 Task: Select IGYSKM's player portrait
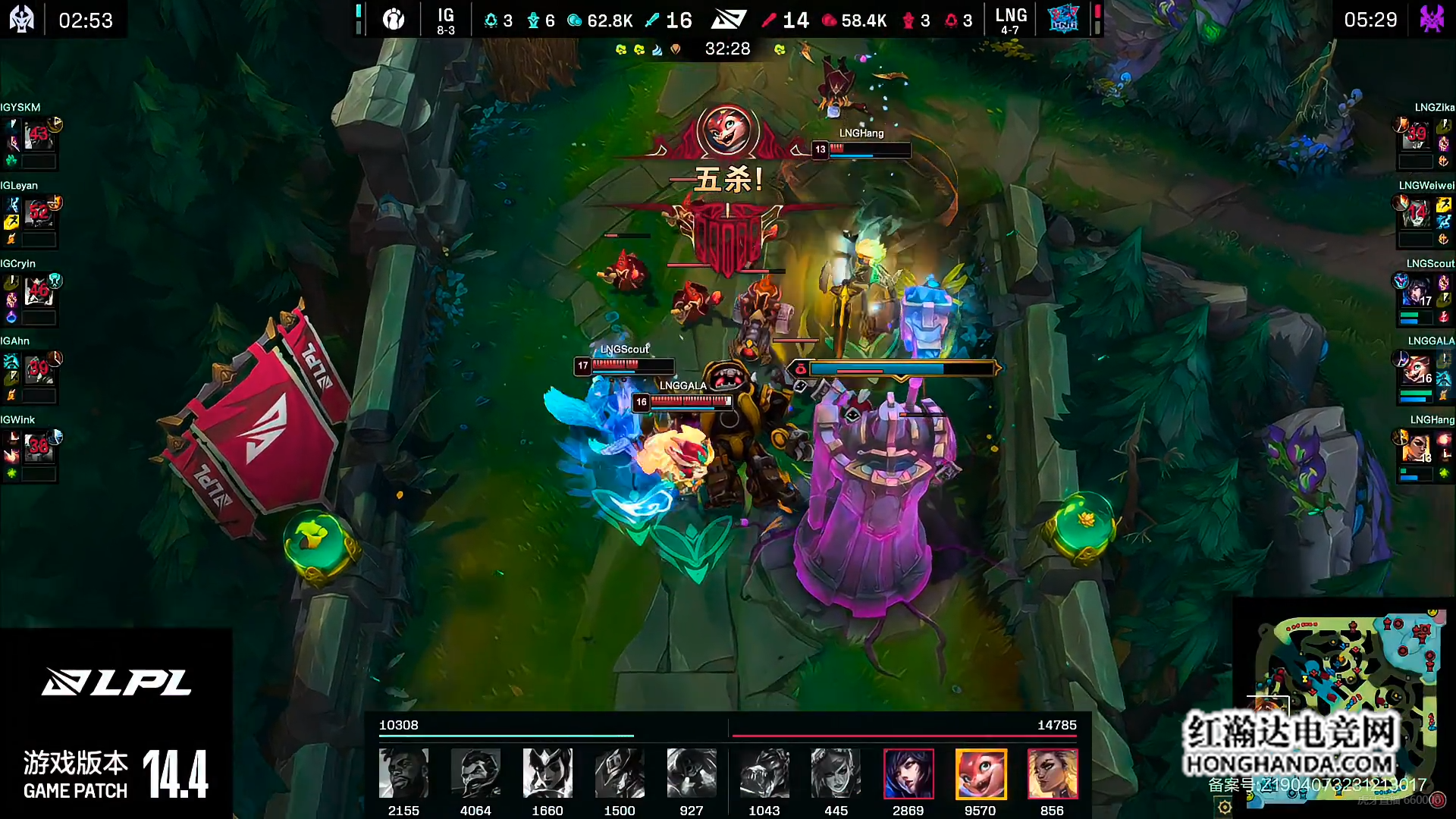[x=38, y=136]
